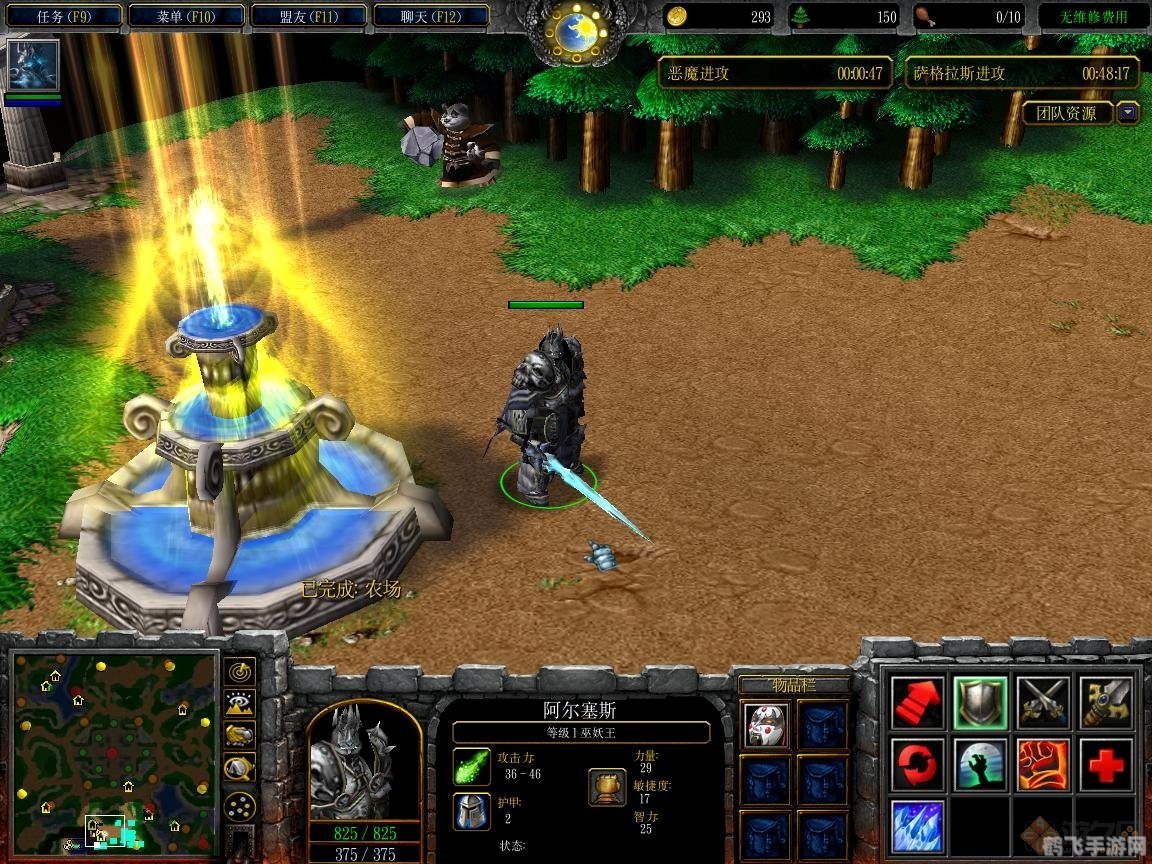
Task: Toggle the minimap ally color mode
Action: coord(241,736)
